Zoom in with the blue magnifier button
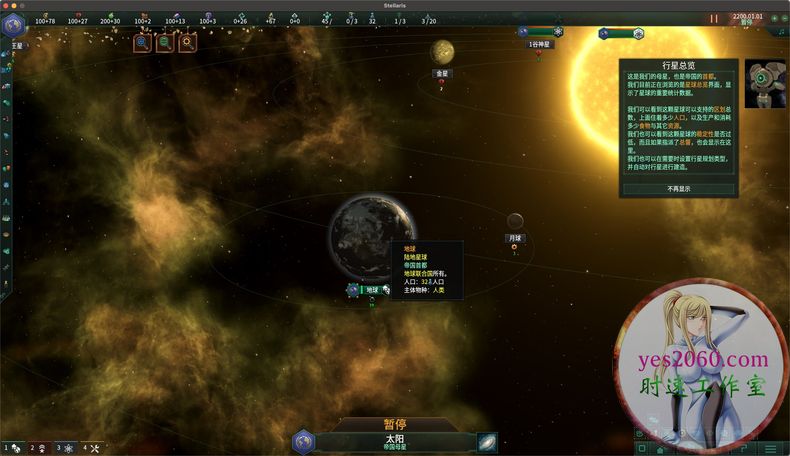This screenshot has height=456, width=790. coord(142,43)
